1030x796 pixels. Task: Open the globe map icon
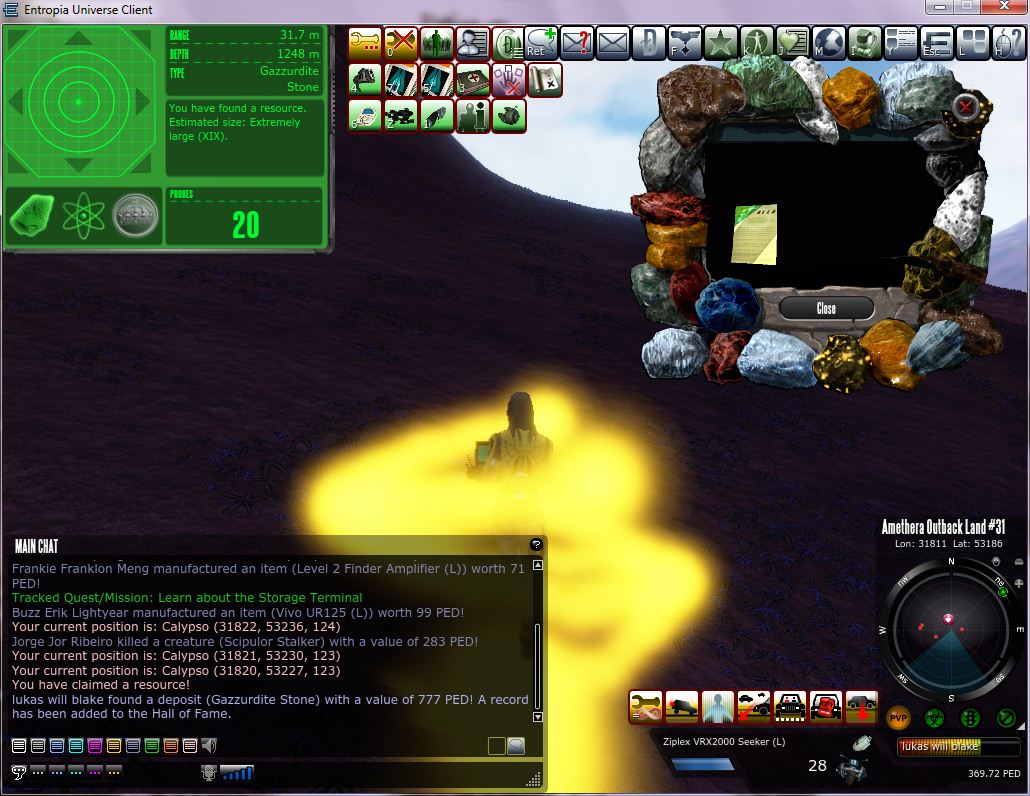pyautogui.click(x=829, y=43)
